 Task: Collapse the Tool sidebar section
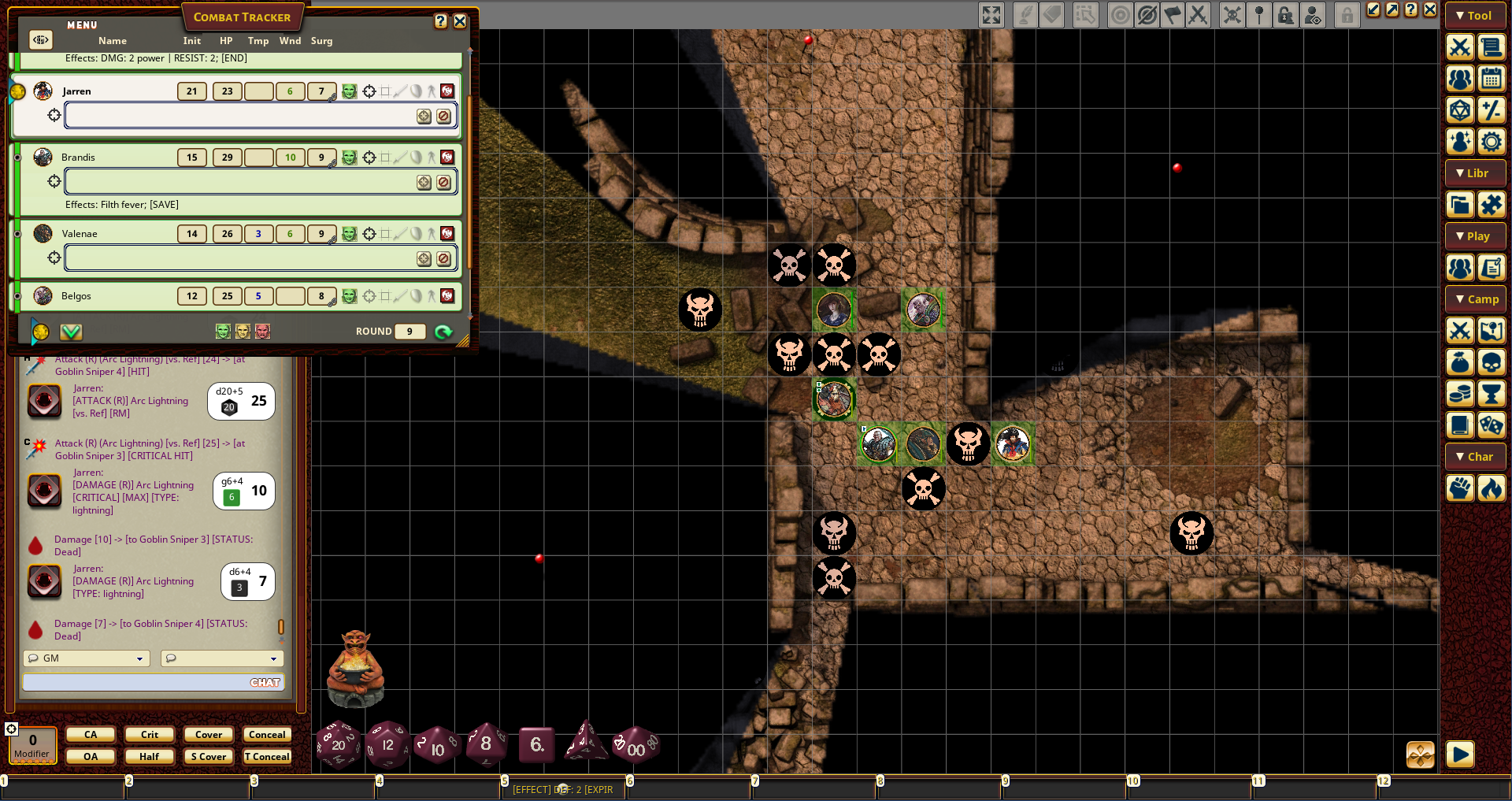pos(1475,16)
